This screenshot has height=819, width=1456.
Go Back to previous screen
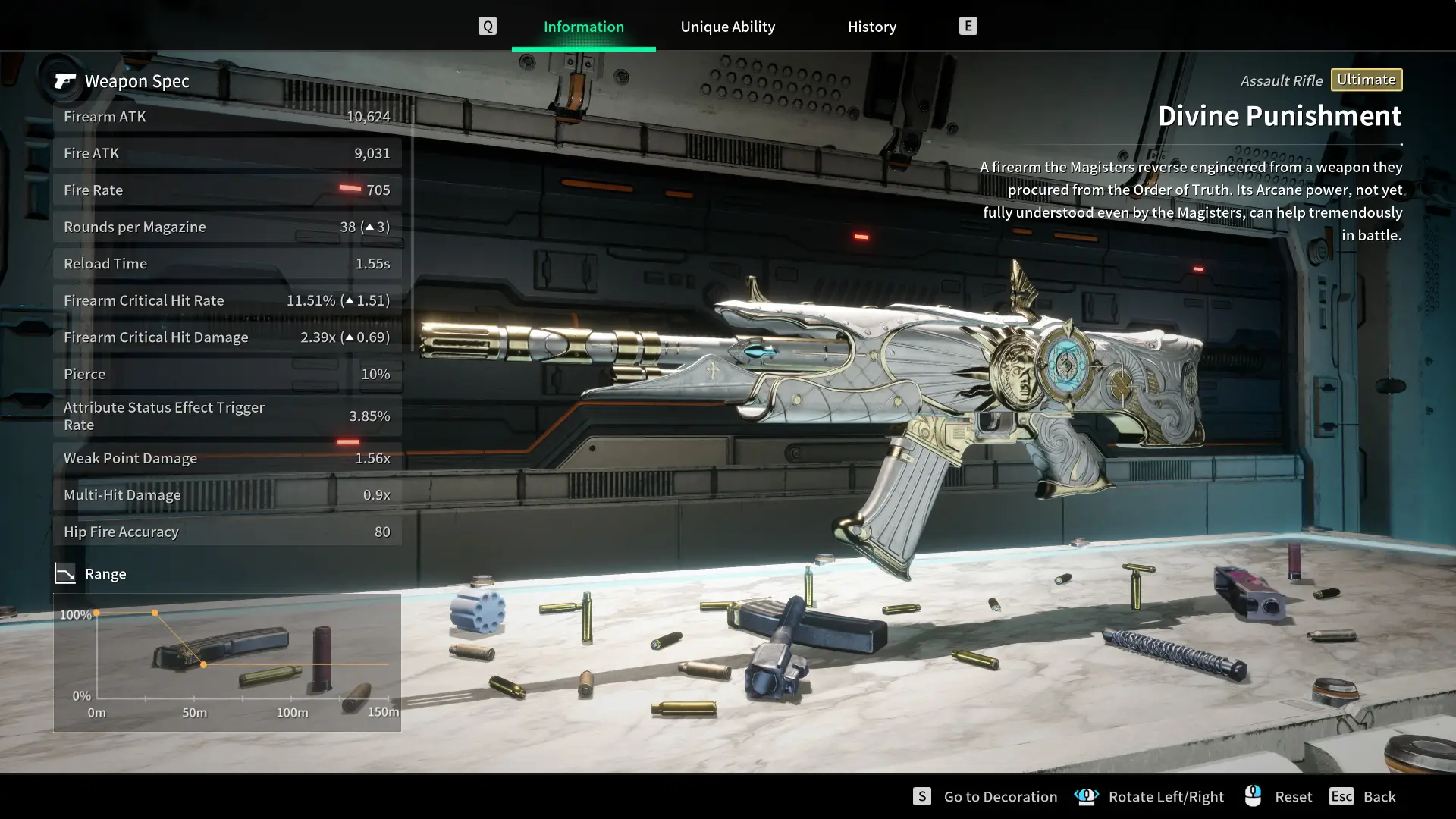coord(1378,796)
